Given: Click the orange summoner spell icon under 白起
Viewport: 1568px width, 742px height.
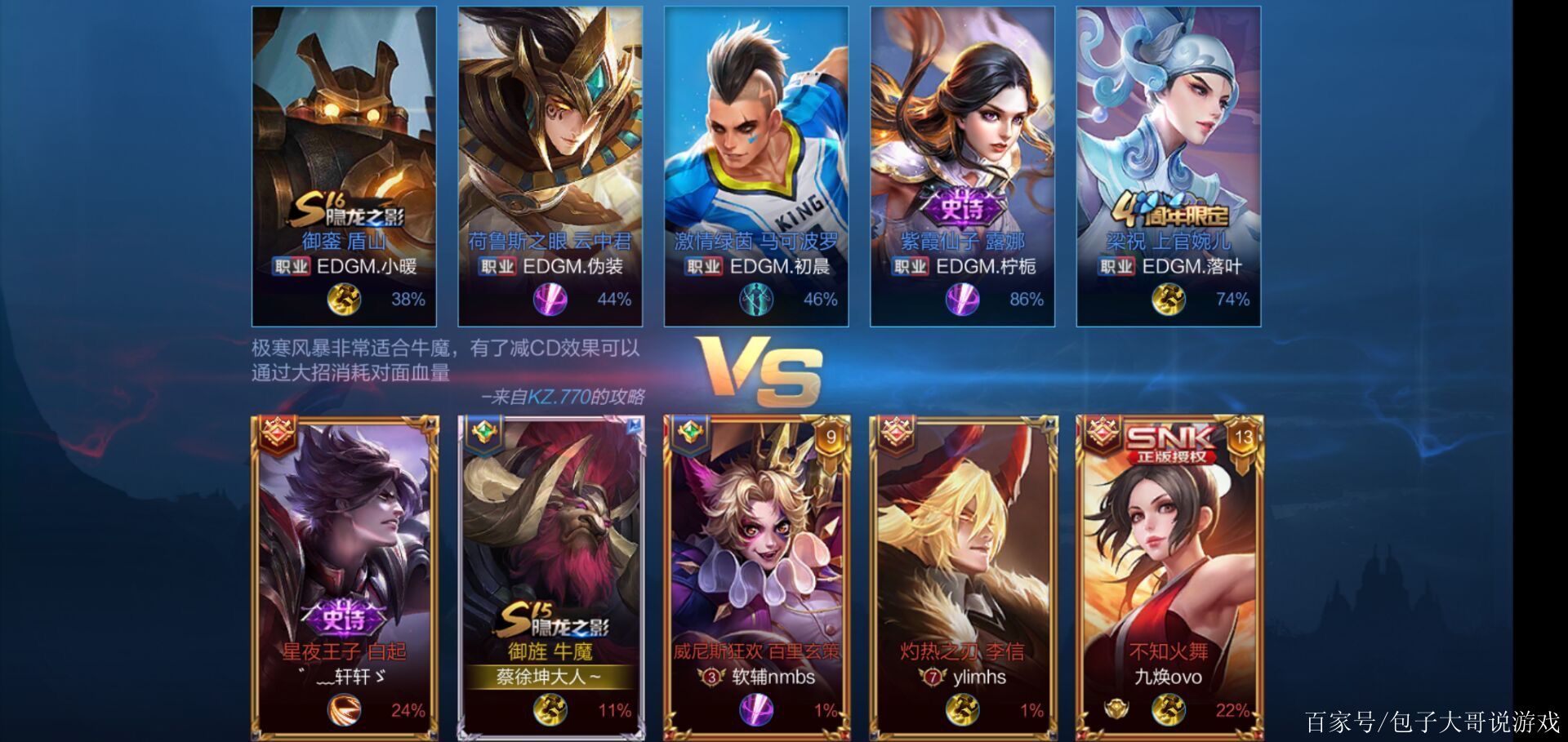Looking at the screenshot, I should pos(344,710).
